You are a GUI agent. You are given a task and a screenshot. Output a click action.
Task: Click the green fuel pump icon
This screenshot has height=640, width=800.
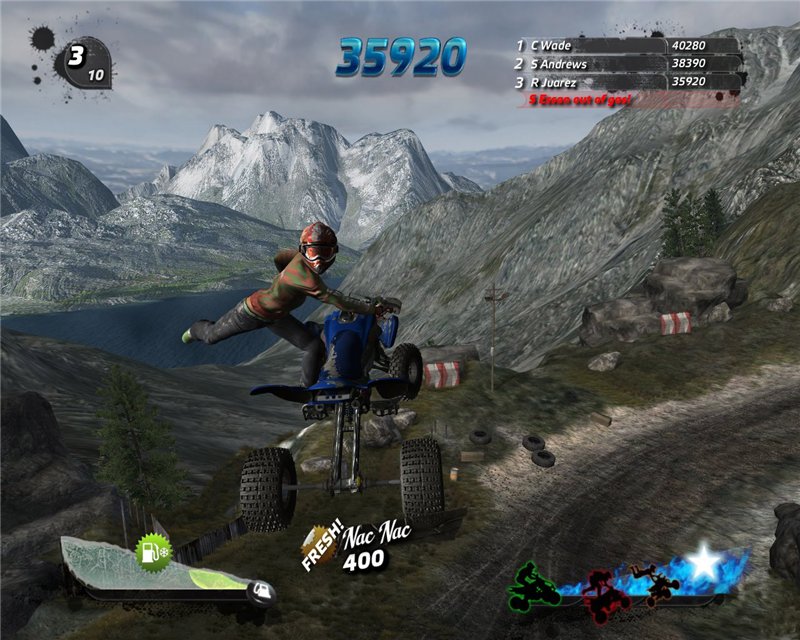click(154, 550)
